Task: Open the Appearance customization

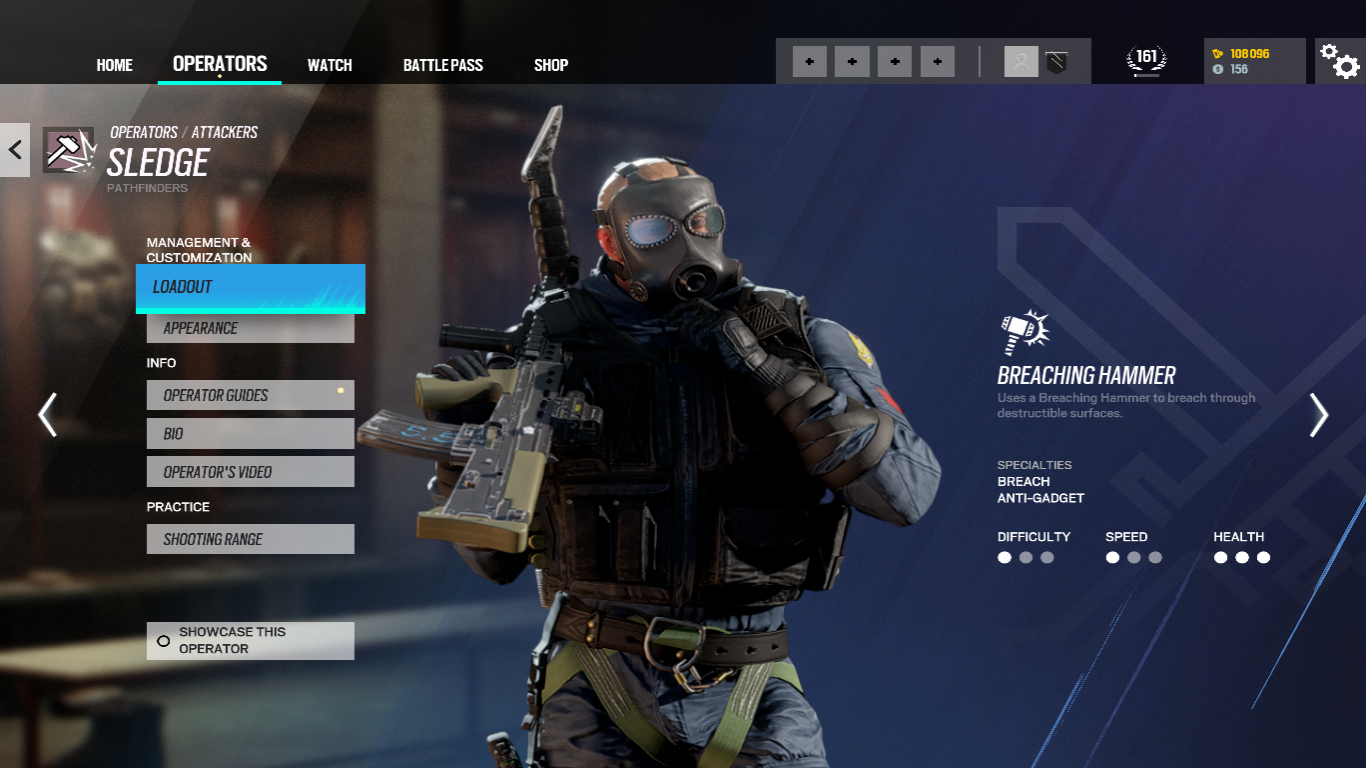Action: click(x=250, y=328)
